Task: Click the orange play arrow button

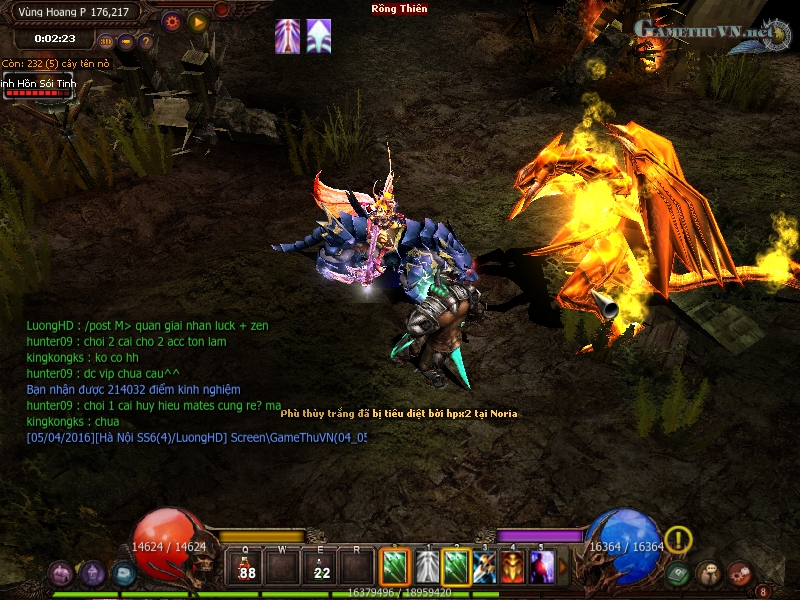Action: 198,21
